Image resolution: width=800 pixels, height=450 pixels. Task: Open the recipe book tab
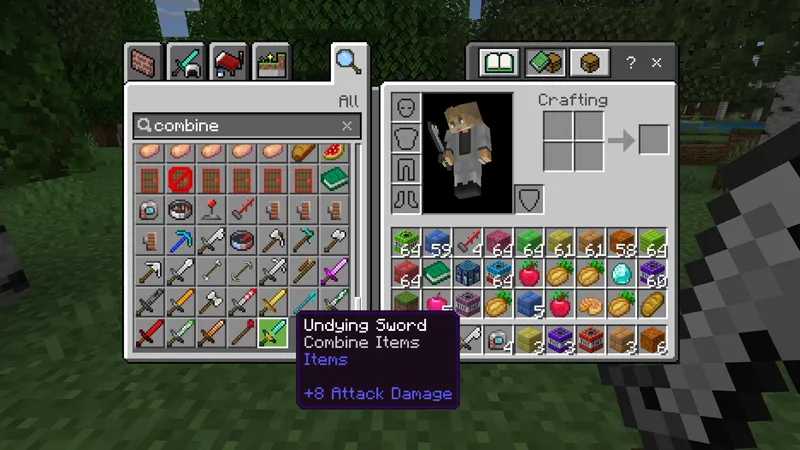click(498, 63)
